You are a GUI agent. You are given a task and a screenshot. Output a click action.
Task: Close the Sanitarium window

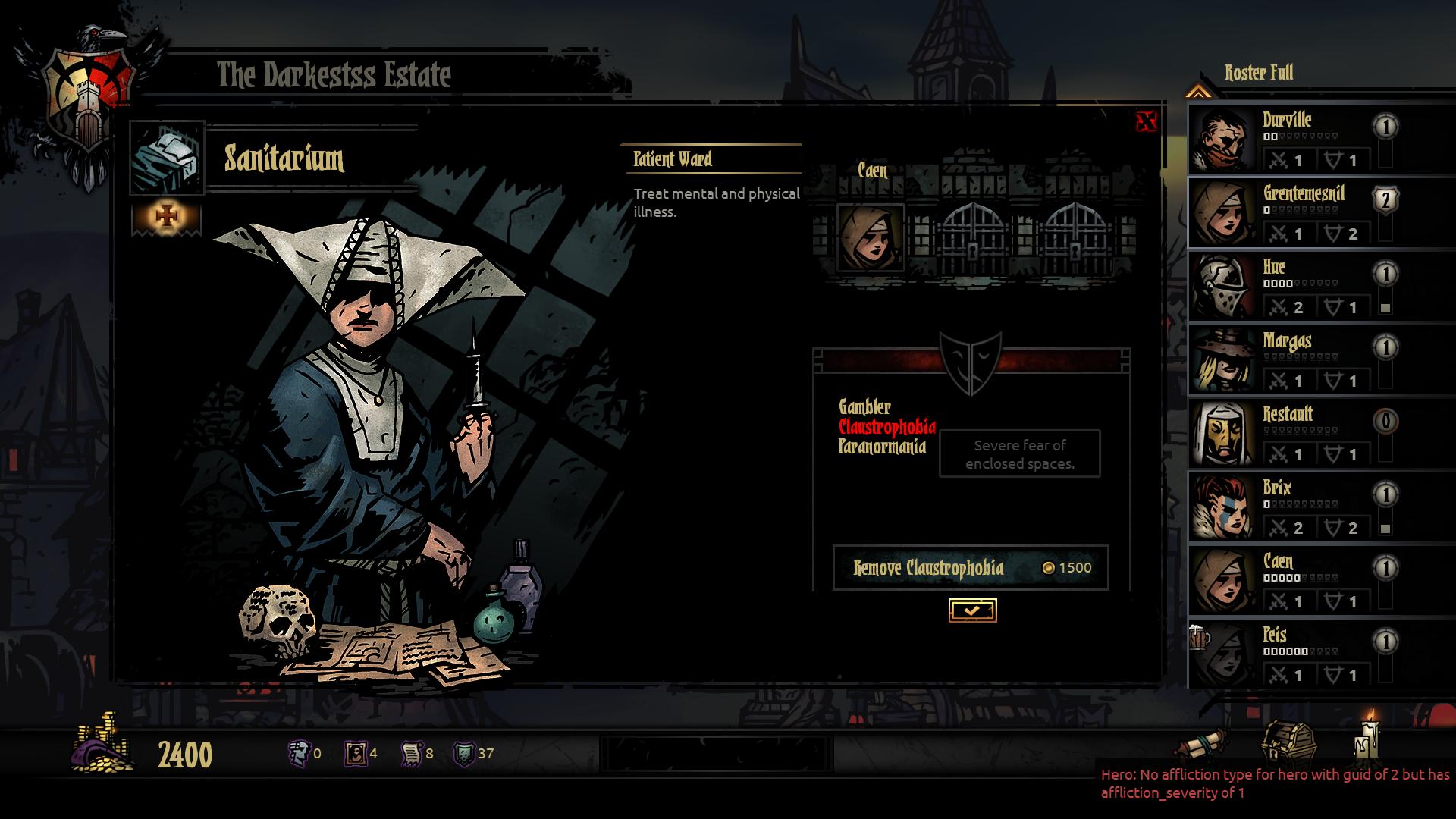(x=1147, y=121)
